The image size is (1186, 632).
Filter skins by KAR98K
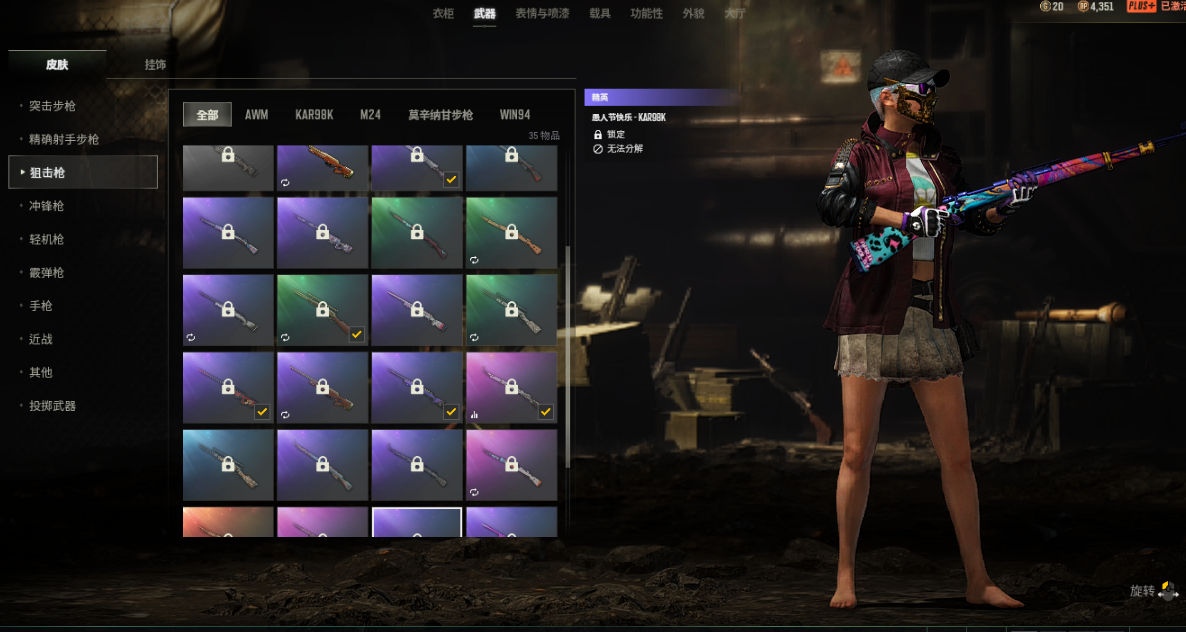[x=313, y=115]
